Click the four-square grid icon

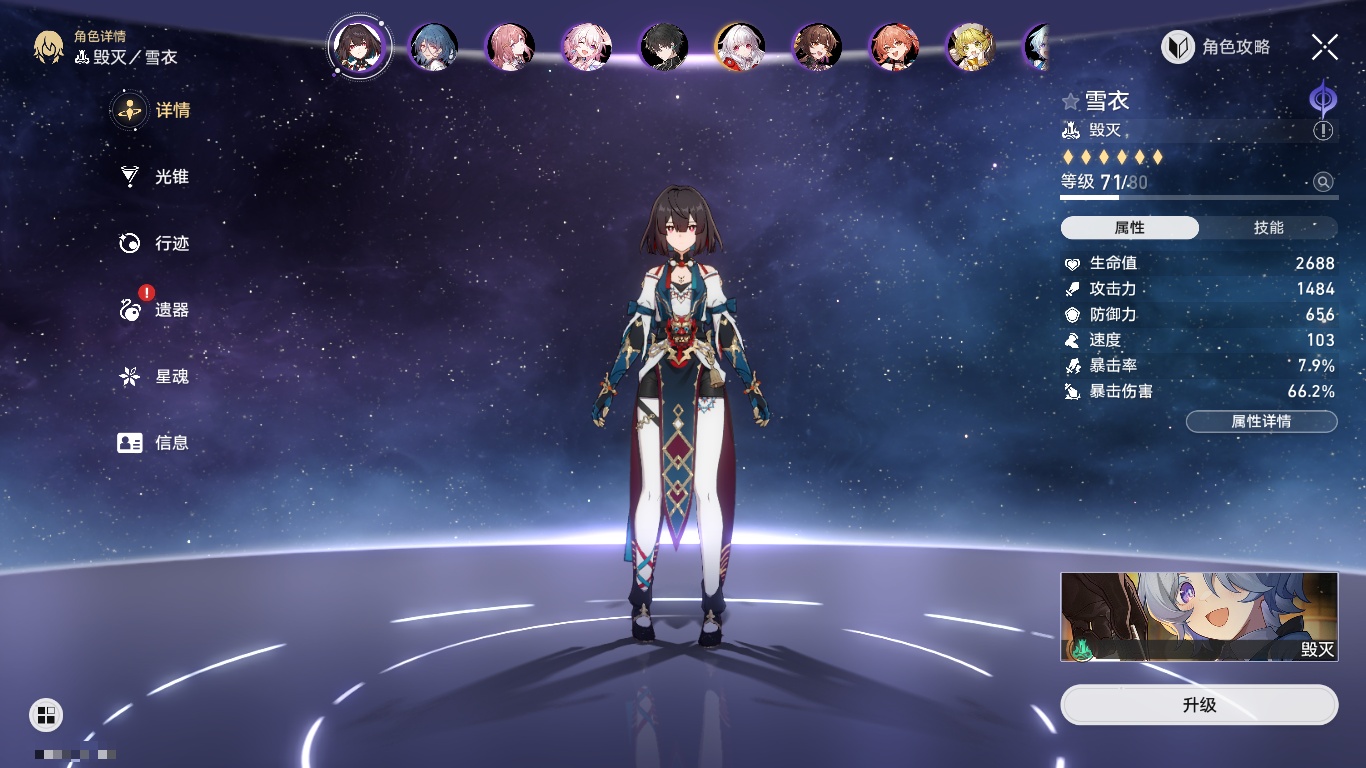click(46, 714)
